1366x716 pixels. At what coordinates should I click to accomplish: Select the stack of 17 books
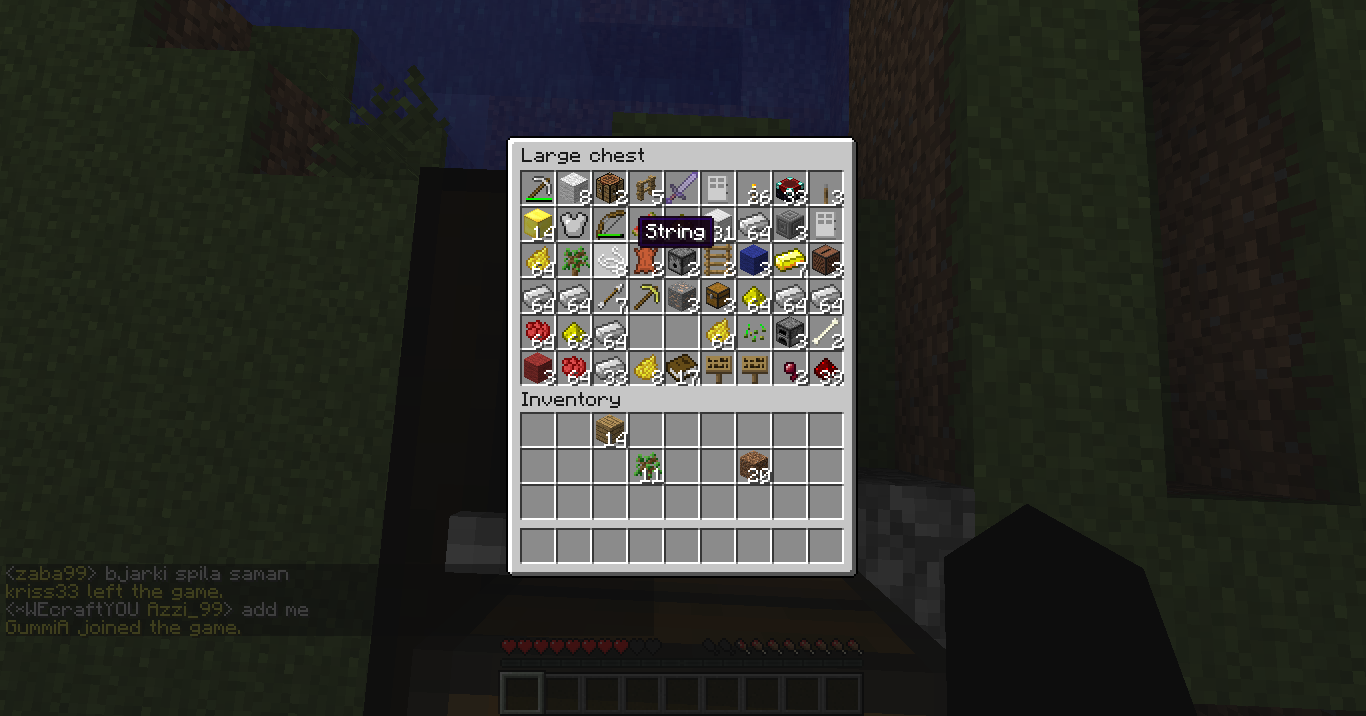click(682, 369)
